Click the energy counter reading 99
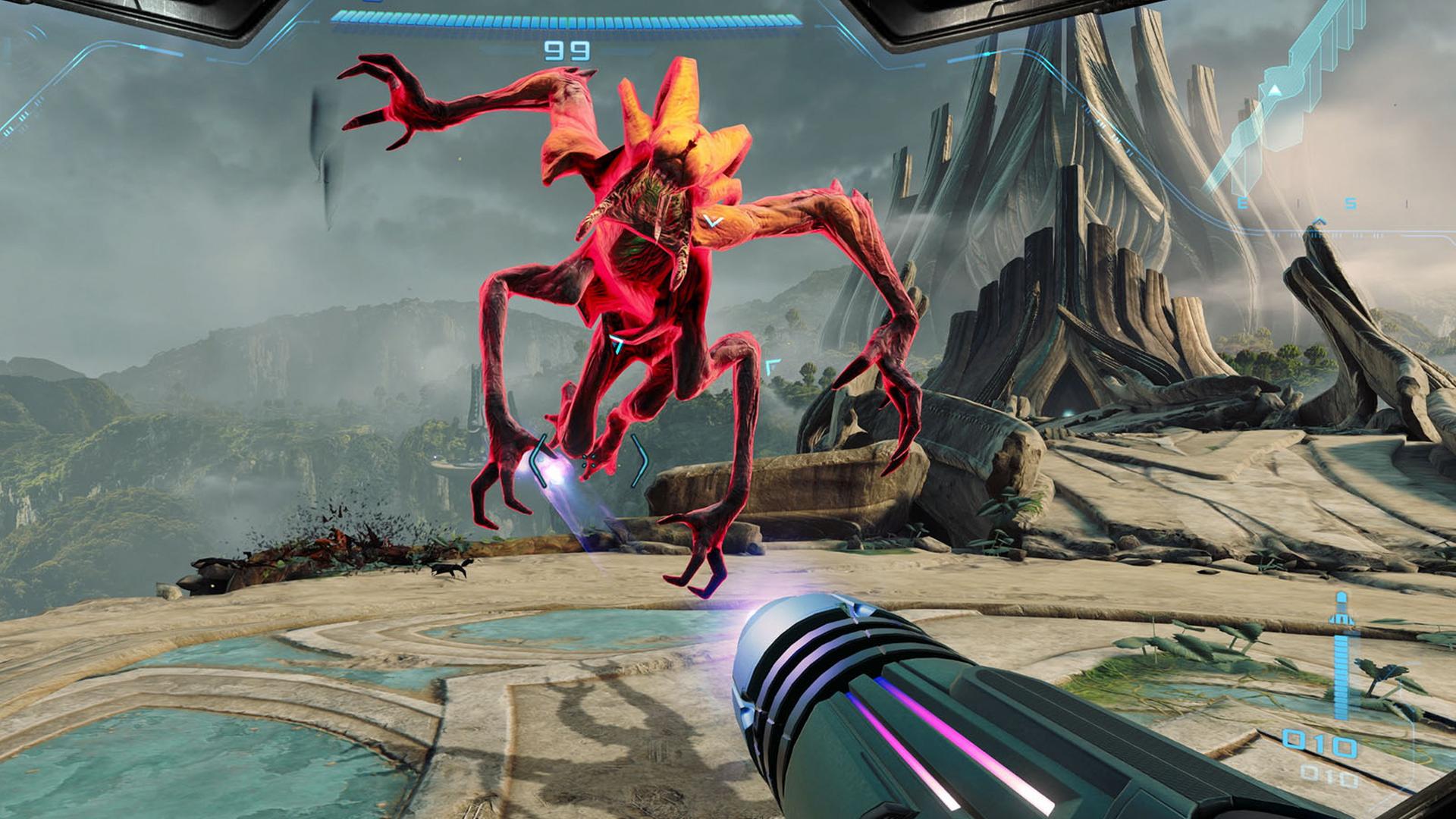1456x819 pixels. tap(566, 51)
